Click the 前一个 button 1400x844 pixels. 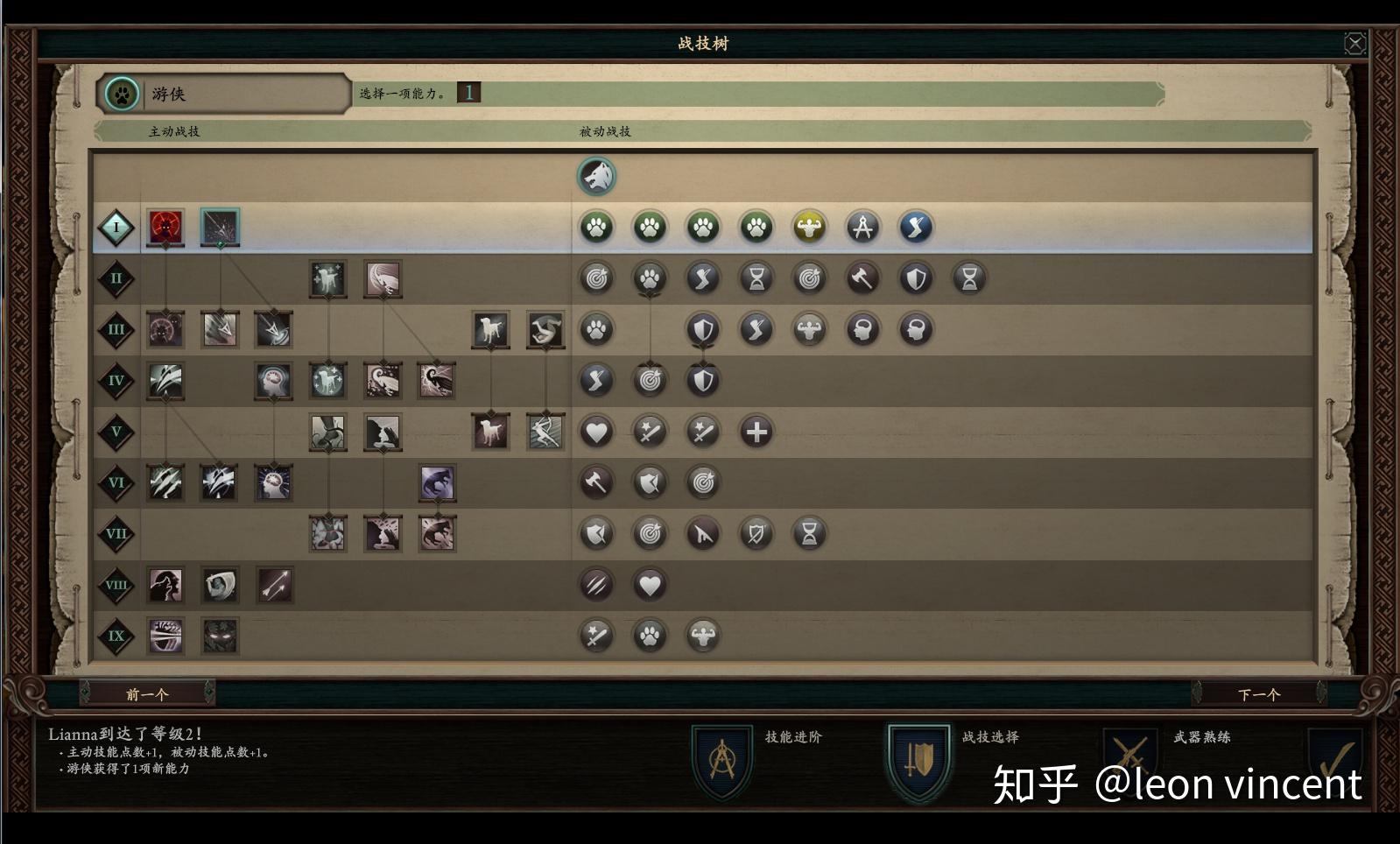147,693
